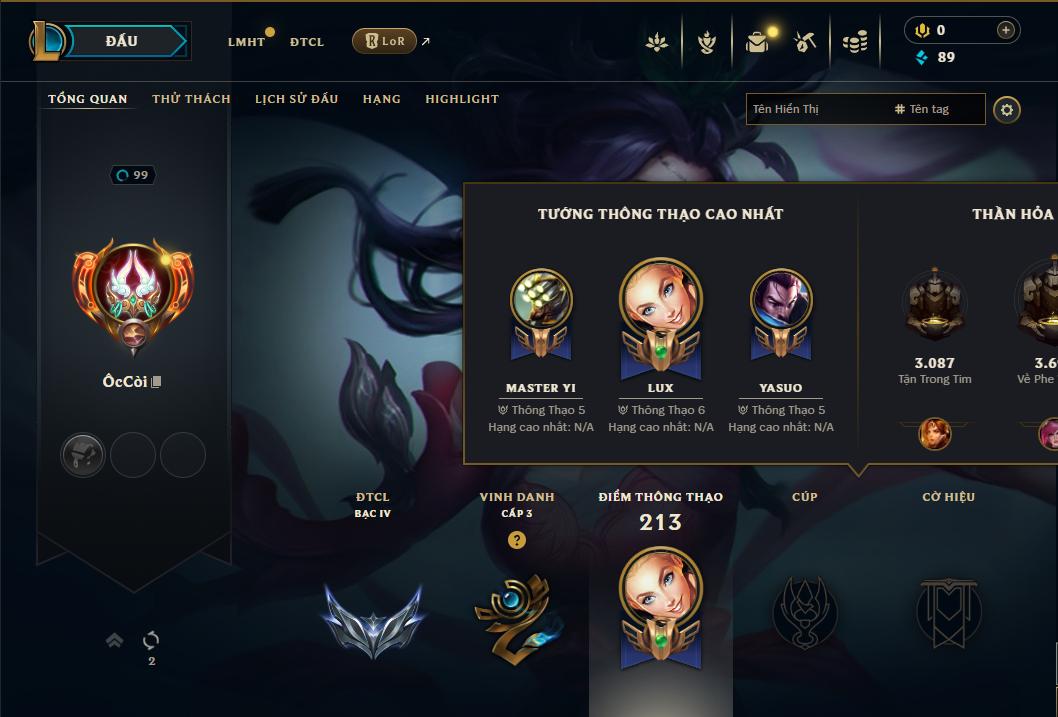The image size is (1058, 717).
Task: Click the Vinh Danh question mark icon
Action: (x=517, y=541)
